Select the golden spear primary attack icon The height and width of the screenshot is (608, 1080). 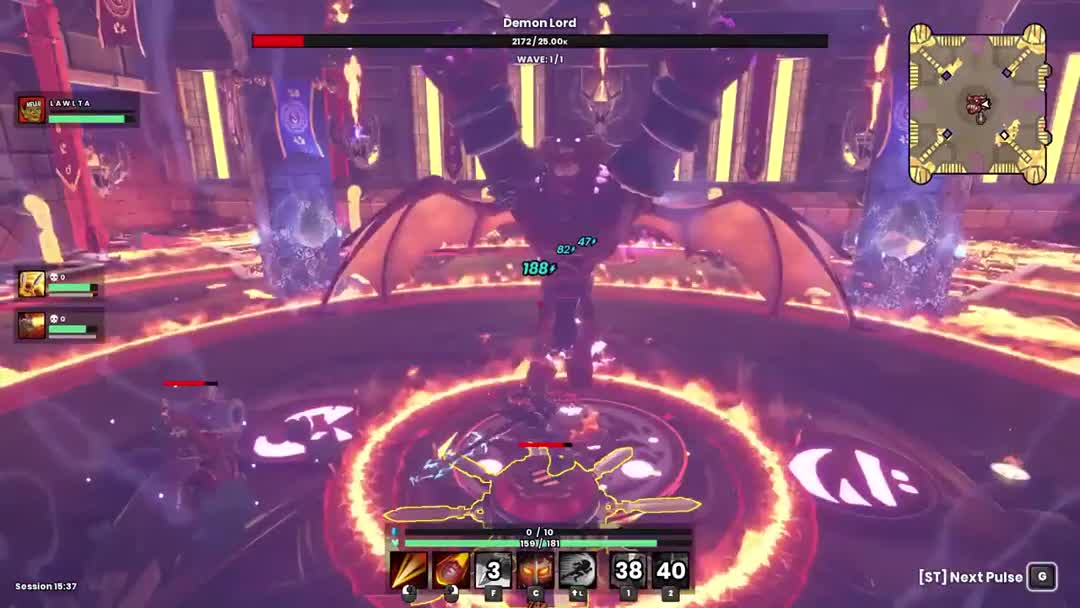408,570
